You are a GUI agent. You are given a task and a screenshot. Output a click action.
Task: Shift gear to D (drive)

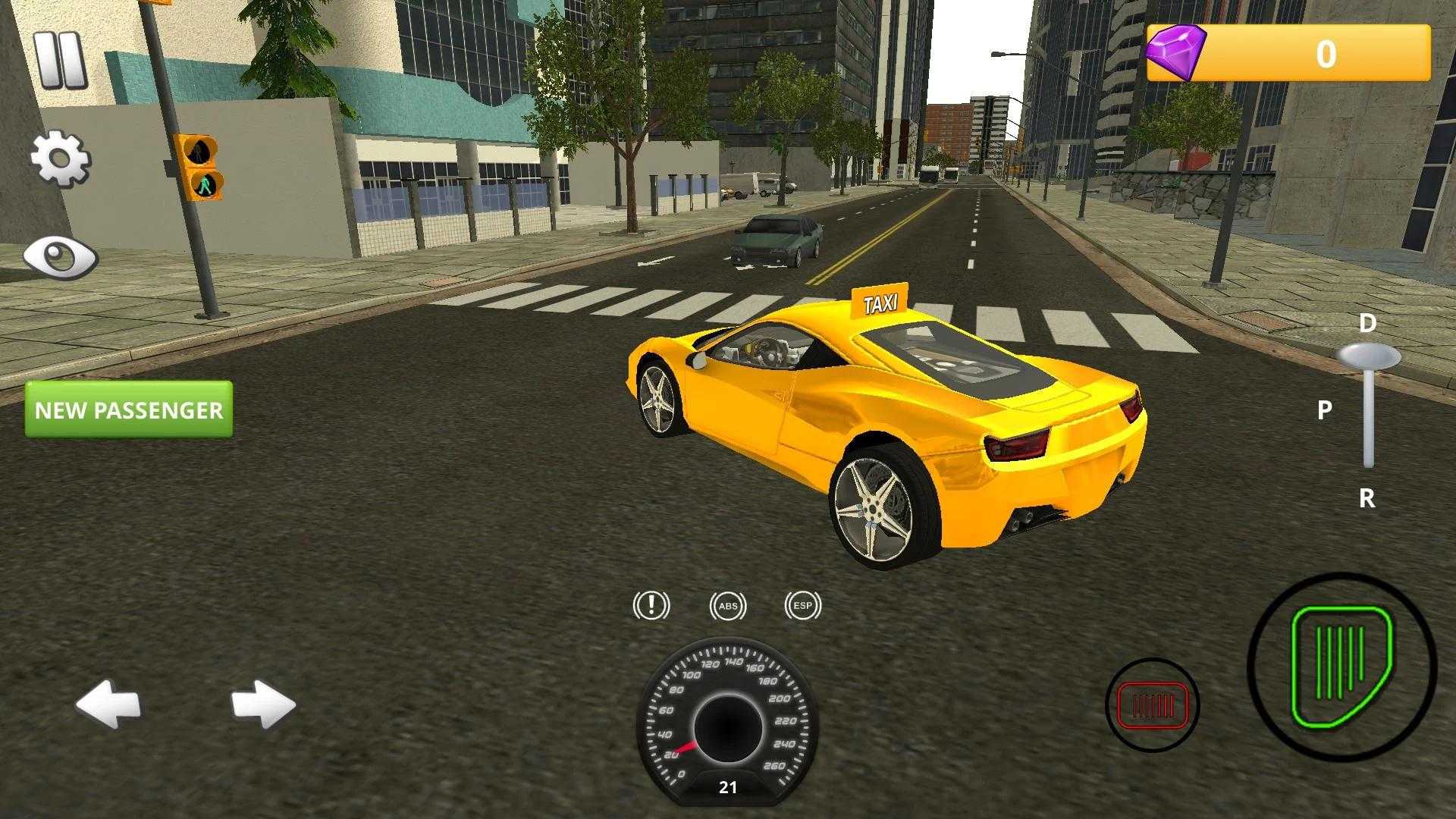click(1367, 325)
